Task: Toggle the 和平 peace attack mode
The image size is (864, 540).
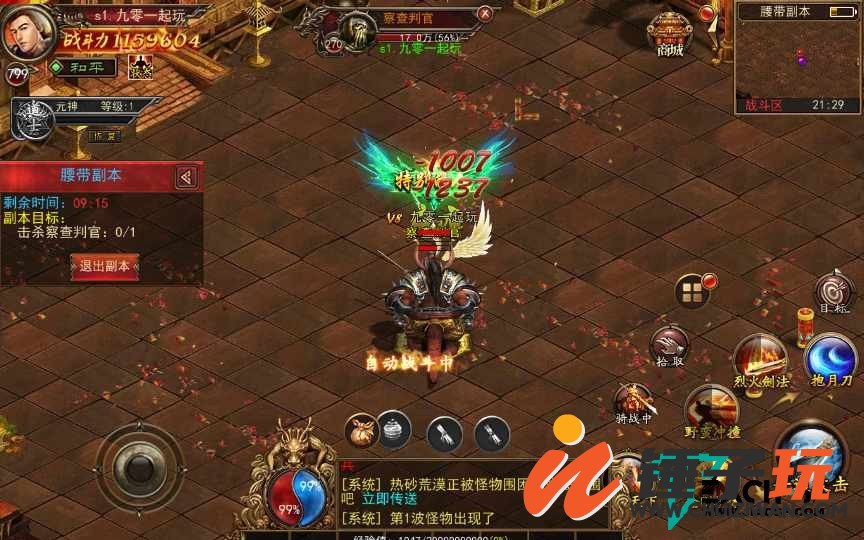Action: (82, 67)
